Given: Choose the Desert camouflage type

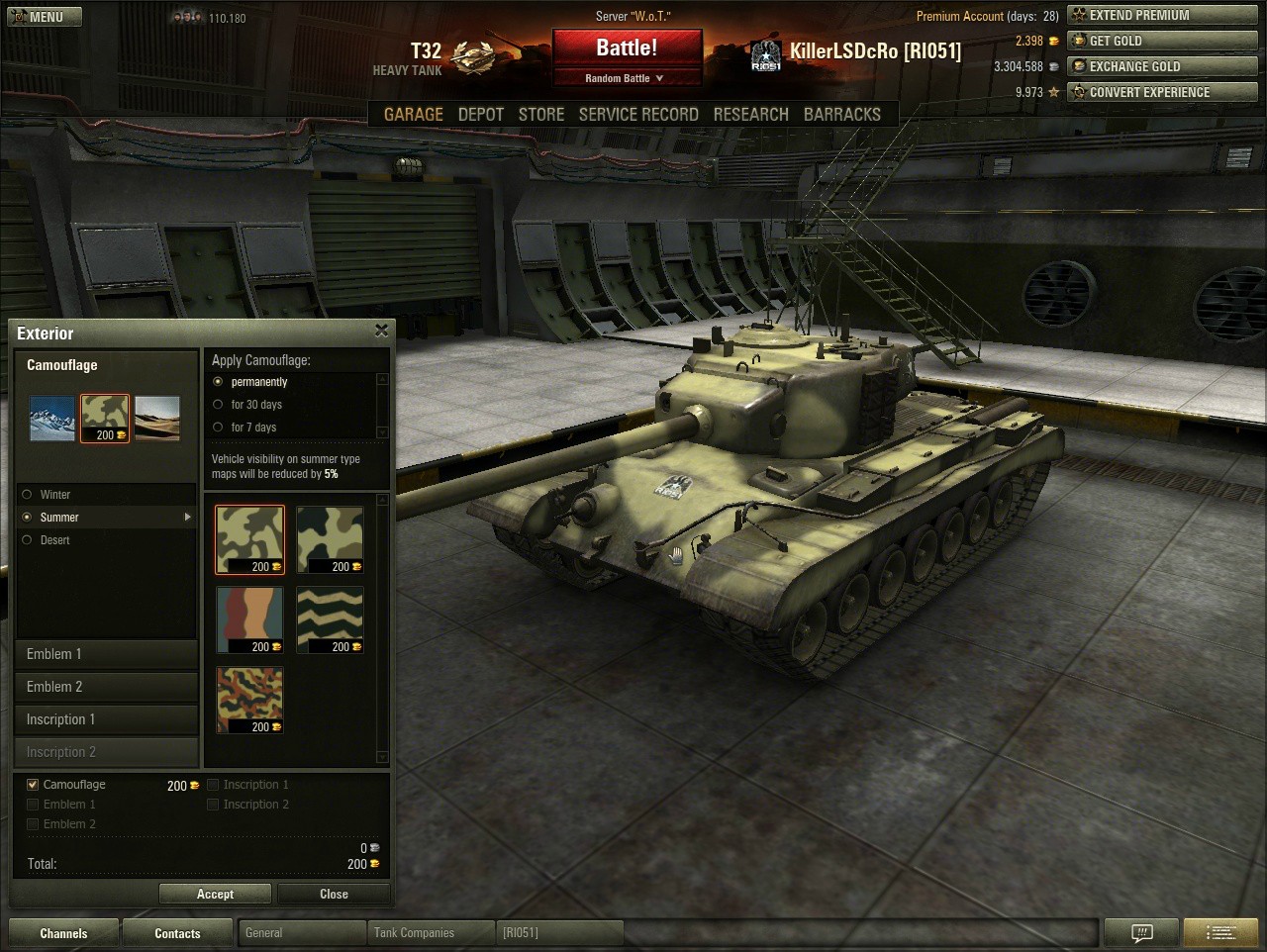Looking at the screenshot, I should click(x=27, y=540).
